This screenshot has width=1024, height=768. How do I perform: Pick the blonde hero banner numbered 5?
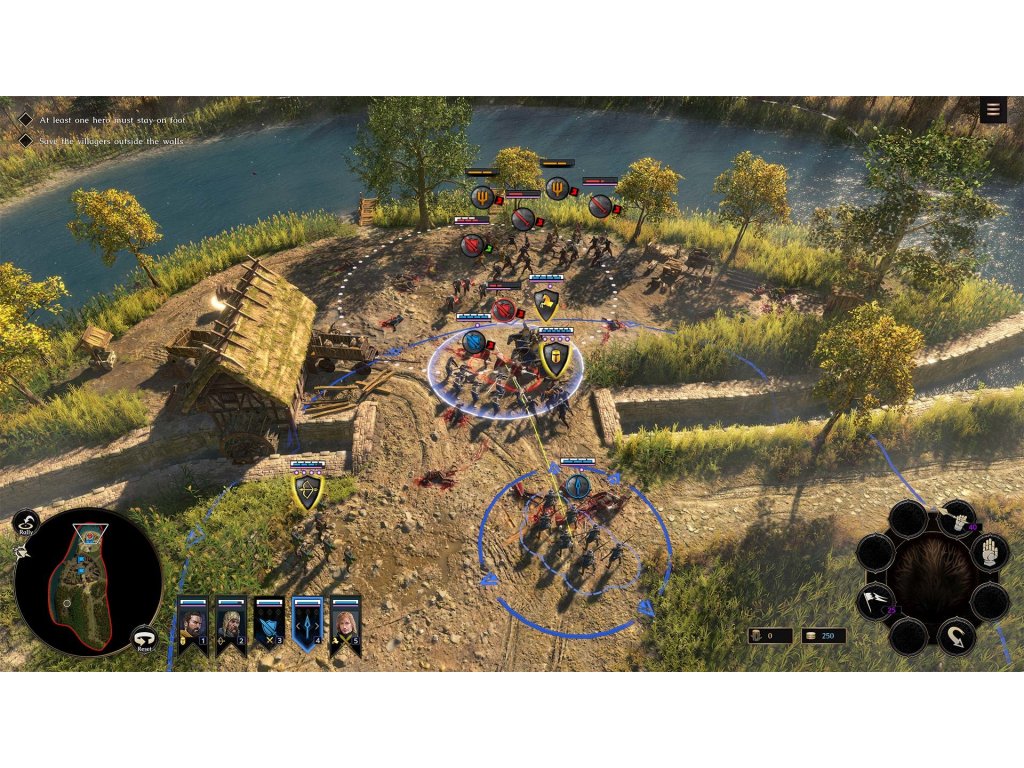(x=346, y=624)
